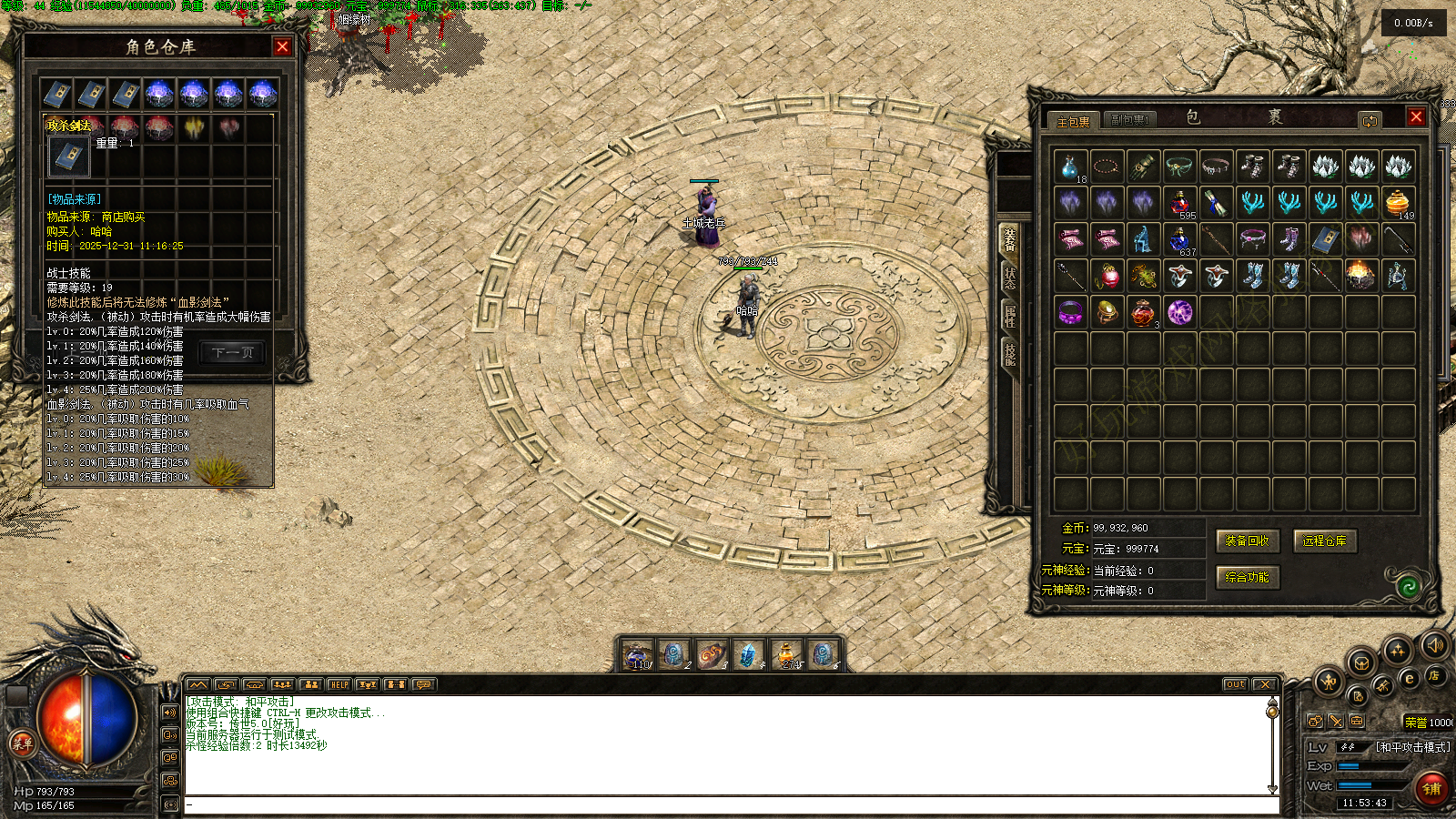1456x819 pixels.
Task: Go to warehouse 下一页 next page
Action: click(233, 352)
